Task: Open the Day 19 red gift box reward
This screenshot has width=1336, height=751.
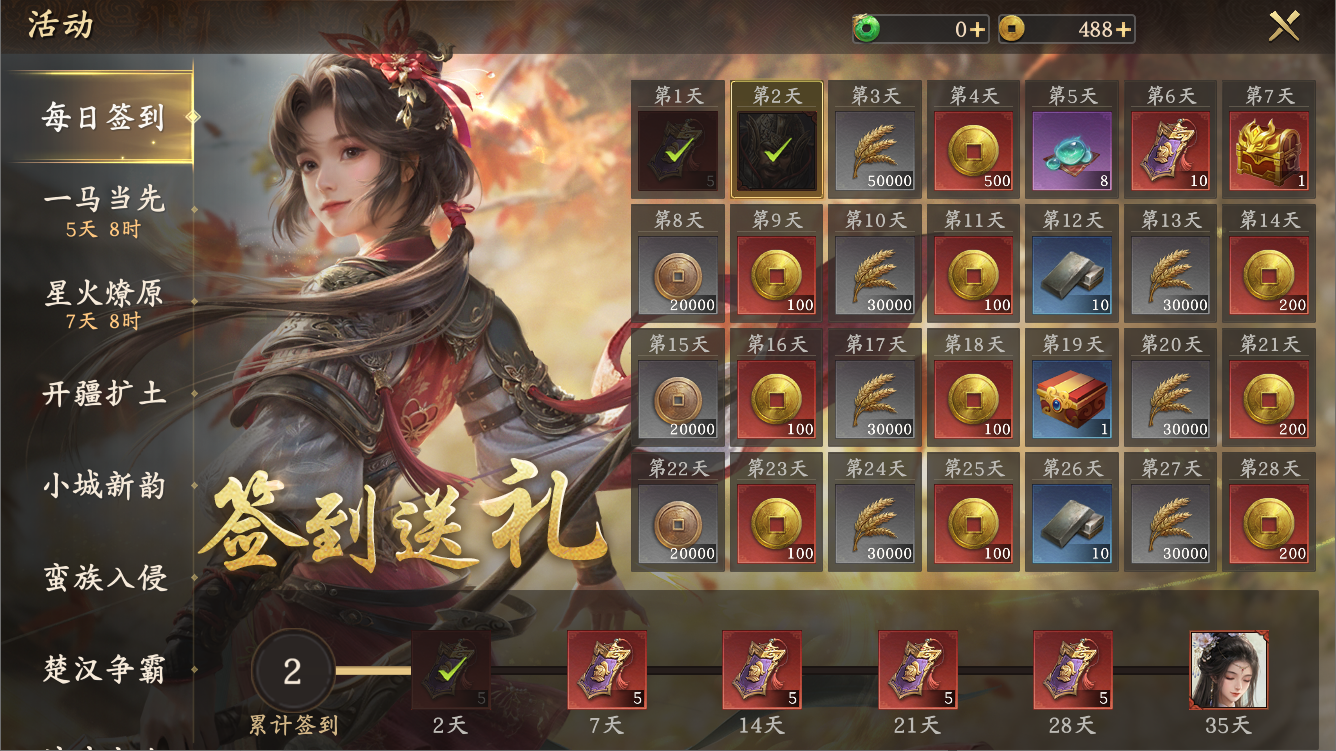Action: tap(1072, 396)
